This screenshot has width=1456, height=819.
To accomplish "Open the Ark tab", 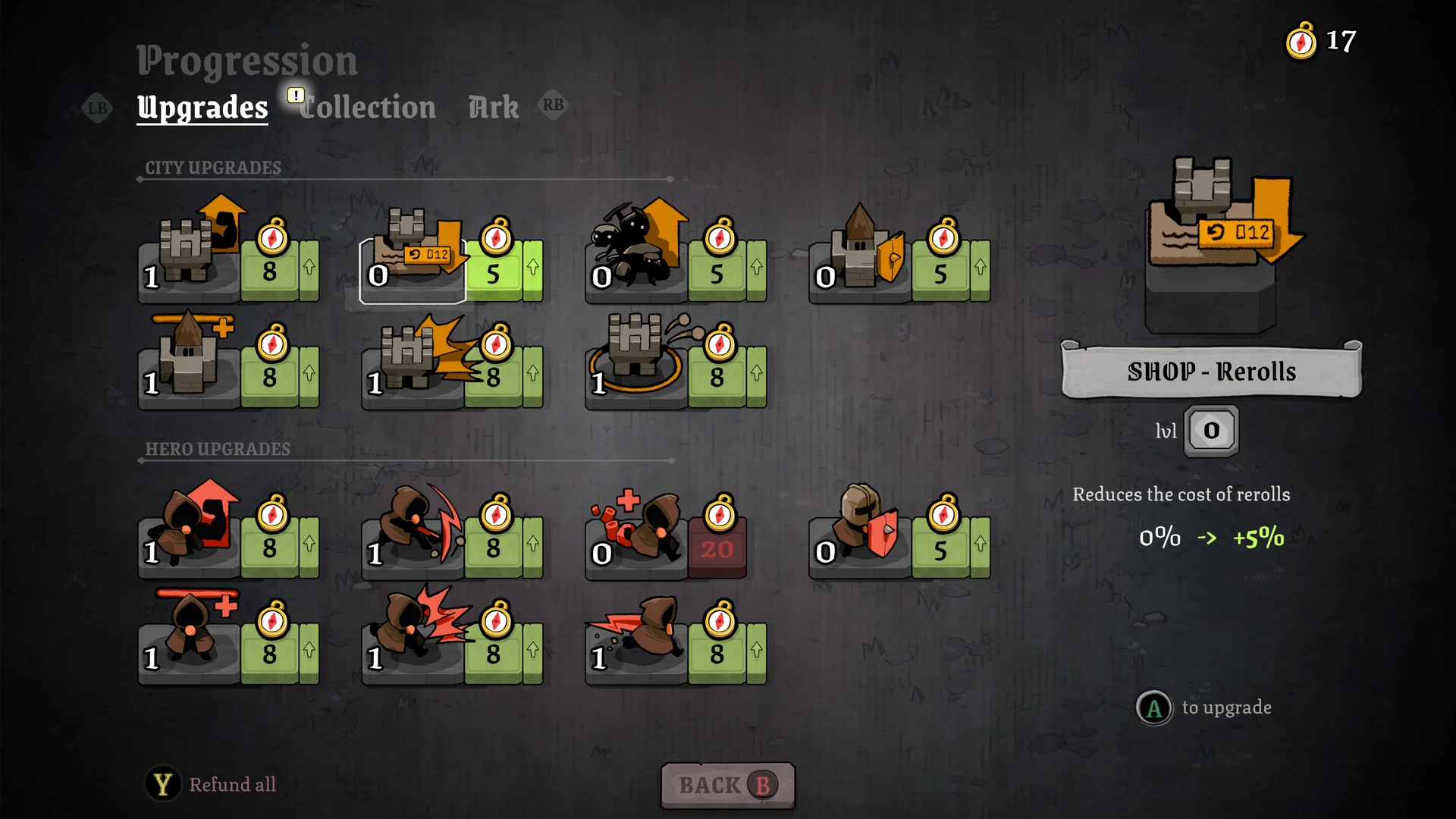I will point(494,108).
